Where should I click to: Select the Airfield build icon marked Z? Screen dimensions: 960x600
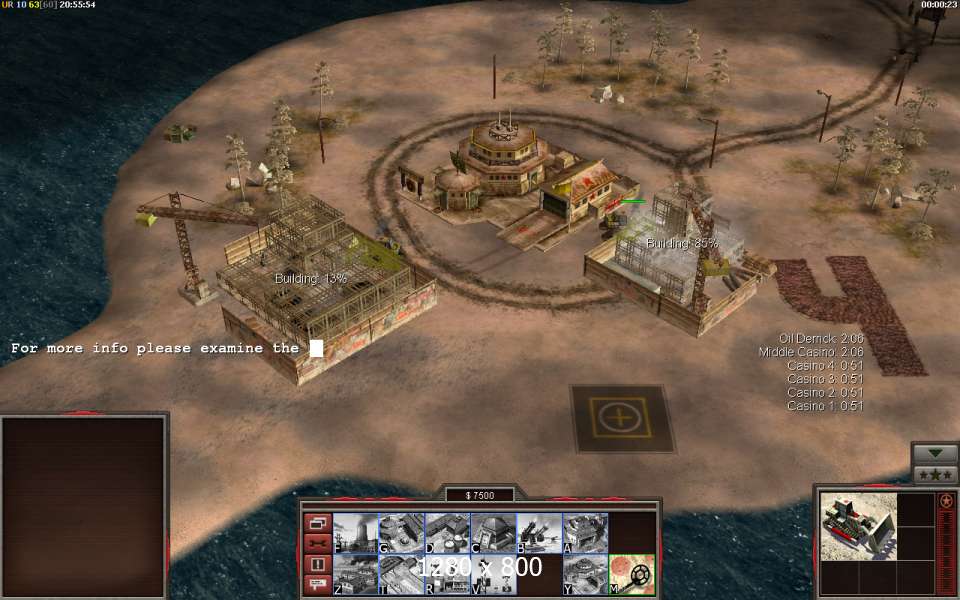(355, 574)
